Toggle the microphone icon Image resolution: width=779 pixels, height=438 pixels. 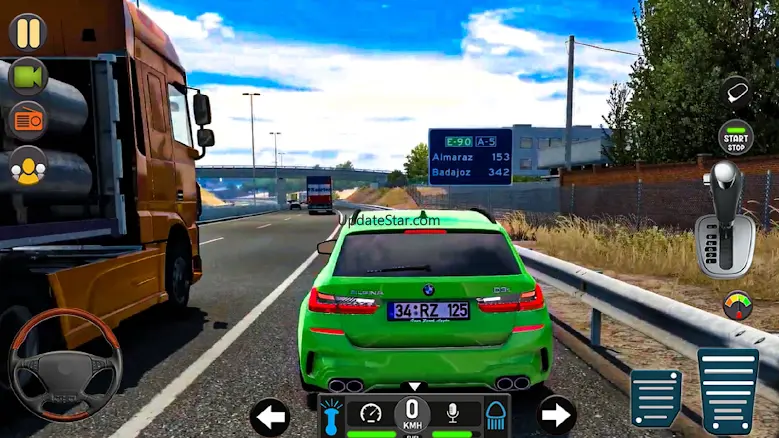pos(452,413)
